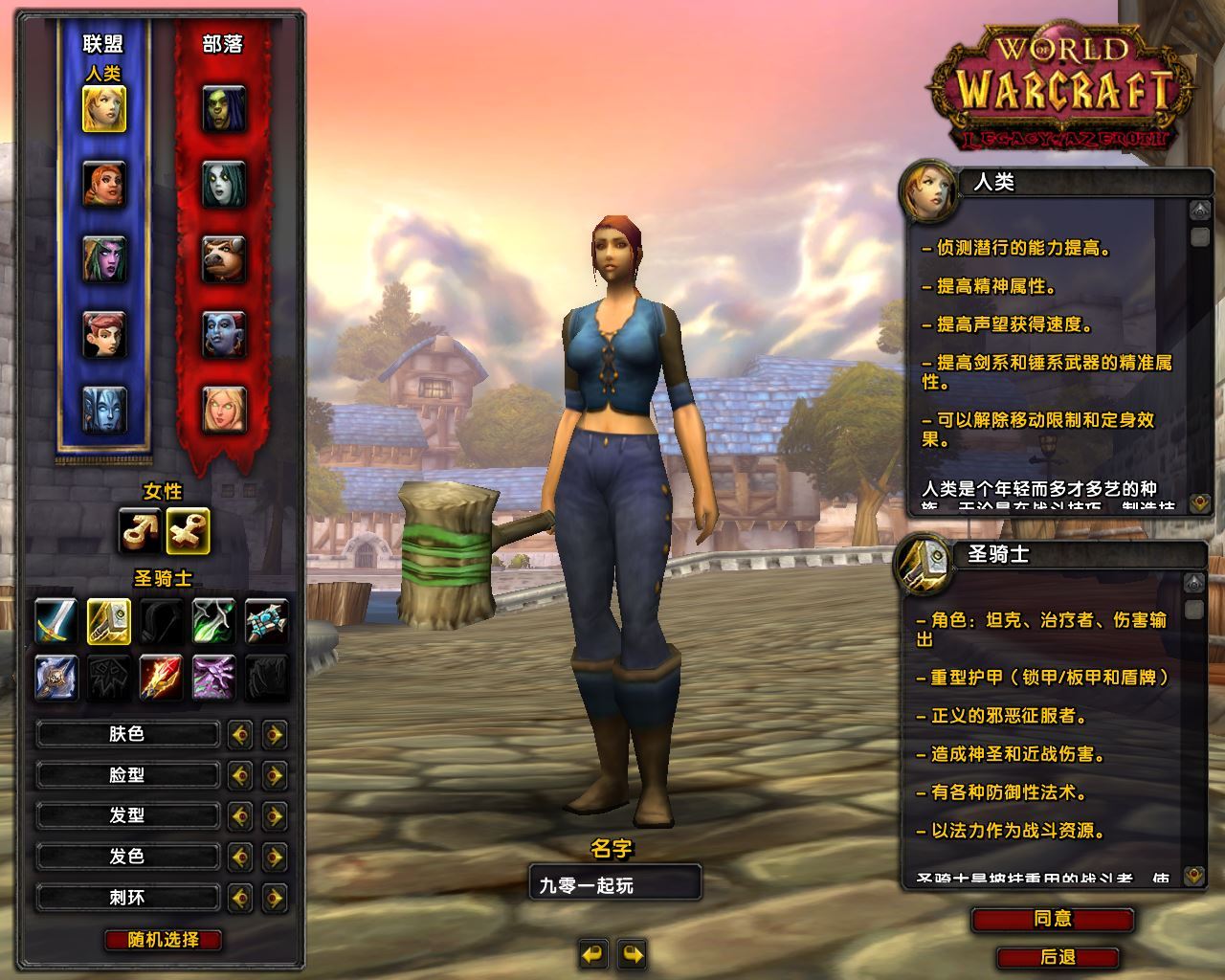This screenshot has width=1225, height=980.
Task: Click previous face type arrow
Action: tap(239, 774)
